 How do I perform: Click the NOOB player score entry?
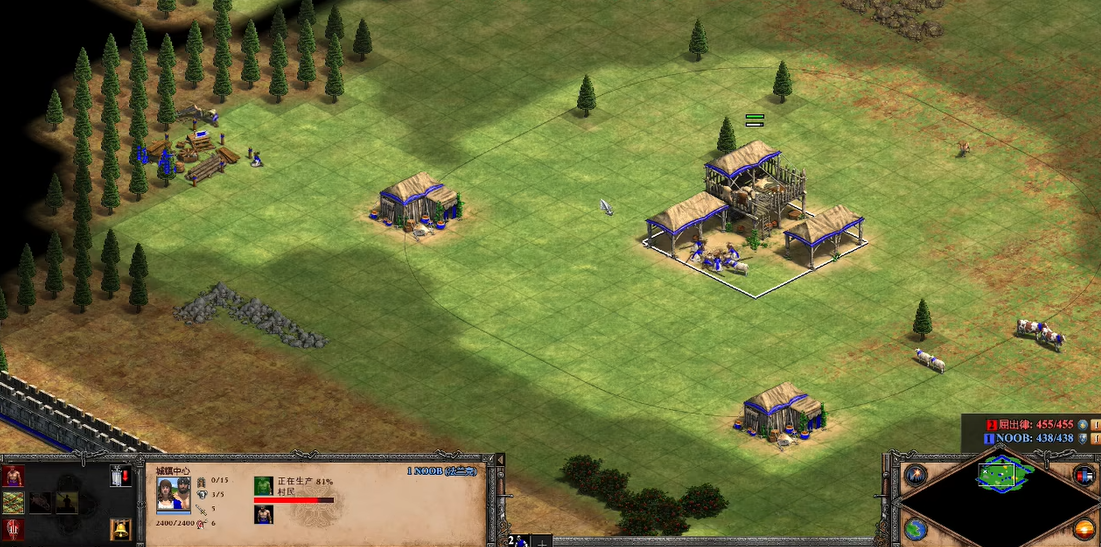click(x=1030, y=438)
